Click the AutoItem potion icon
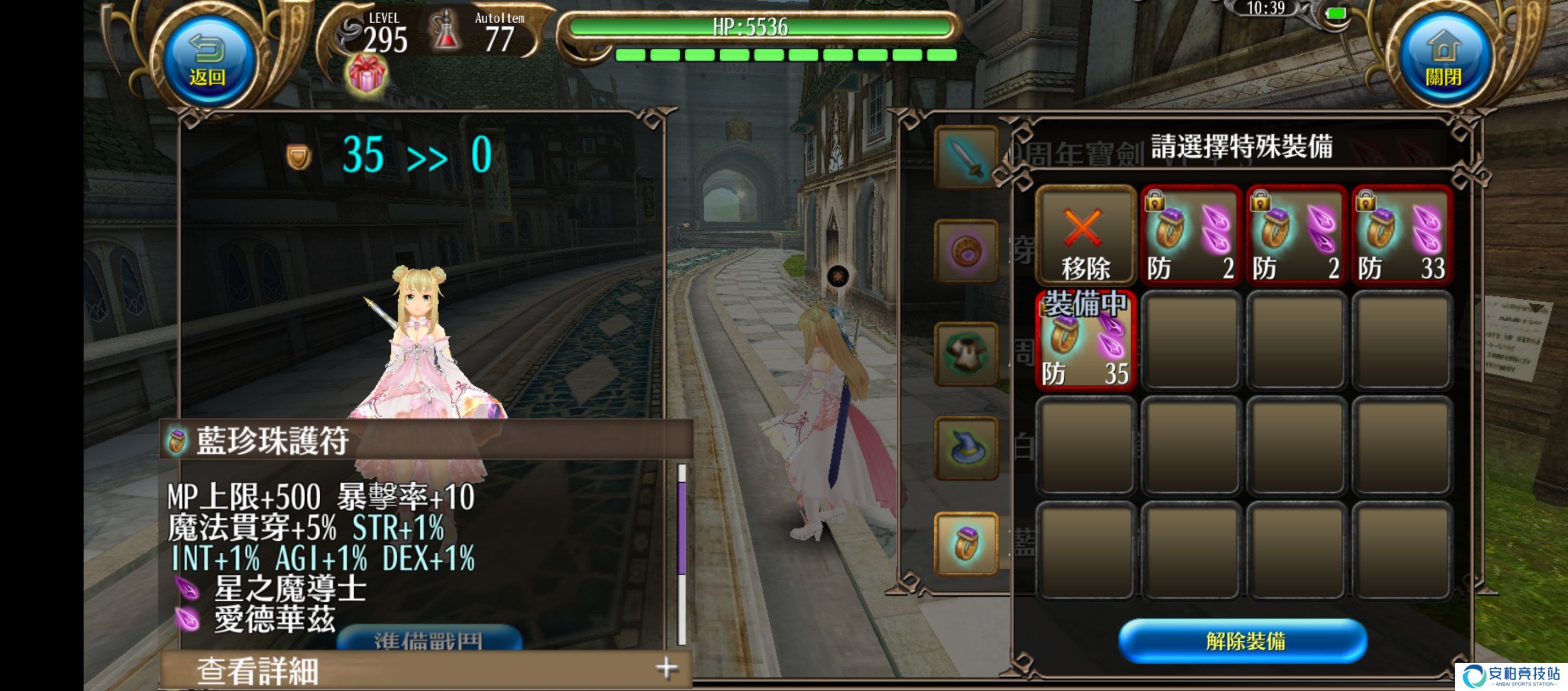 coord(446,32)
